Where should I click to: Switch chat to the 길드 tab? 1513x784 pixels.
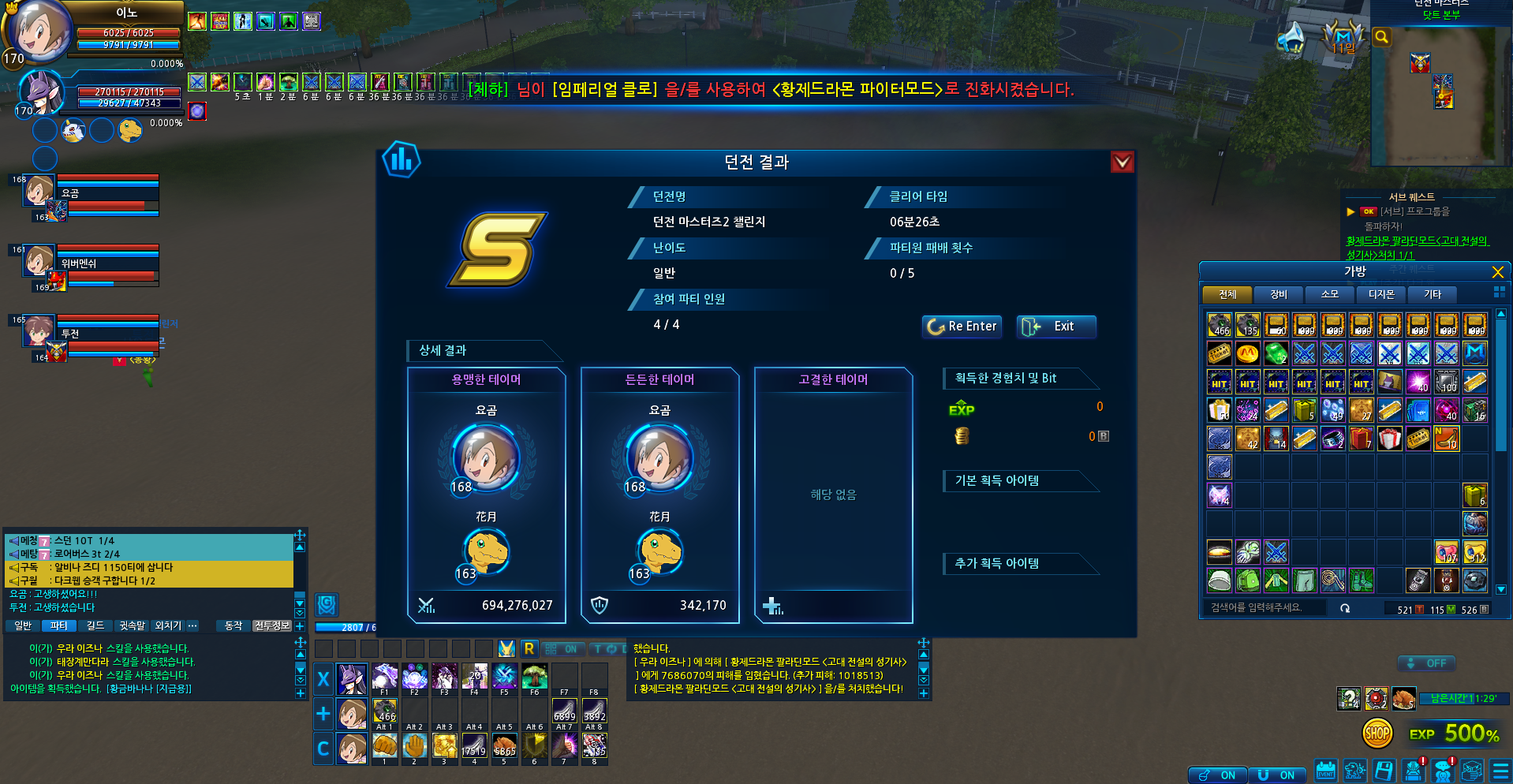point(95,625)
